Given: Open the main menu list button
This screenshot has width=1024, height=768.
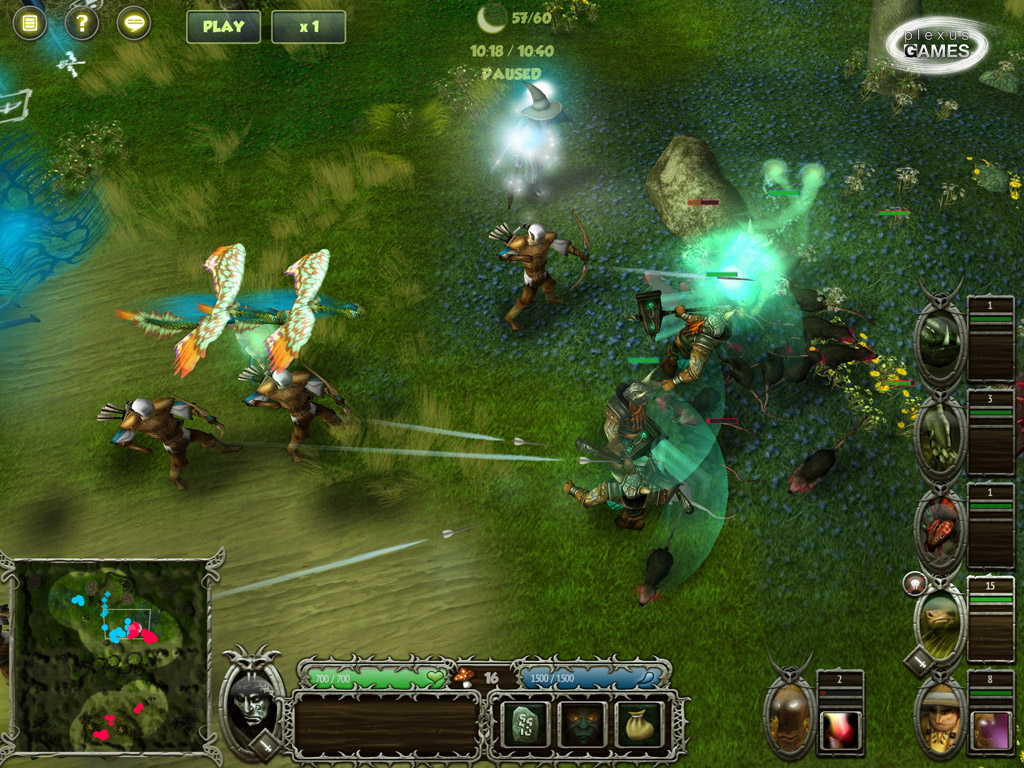Looking at the screenshot, I should tap(30, 23).
